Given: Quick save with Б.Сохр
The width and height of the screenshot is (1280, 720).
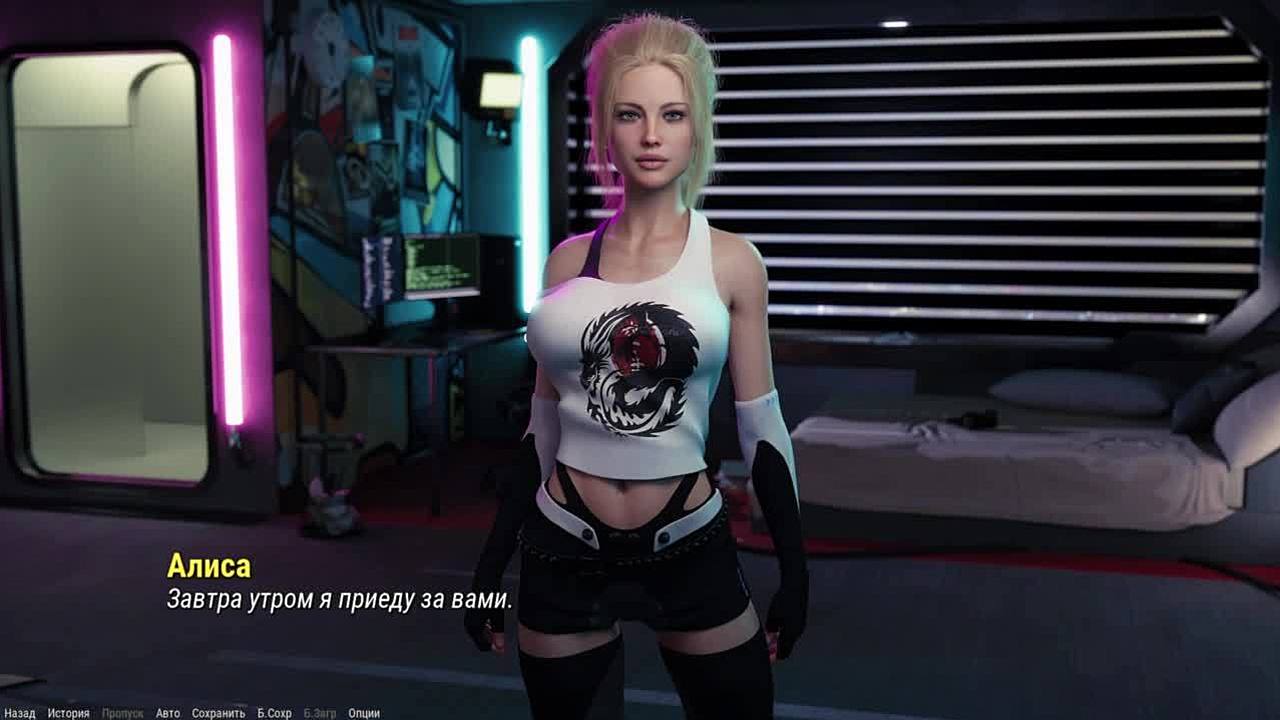Looking at the screenshot, I should pyautogui.click(x=274, y=713).
